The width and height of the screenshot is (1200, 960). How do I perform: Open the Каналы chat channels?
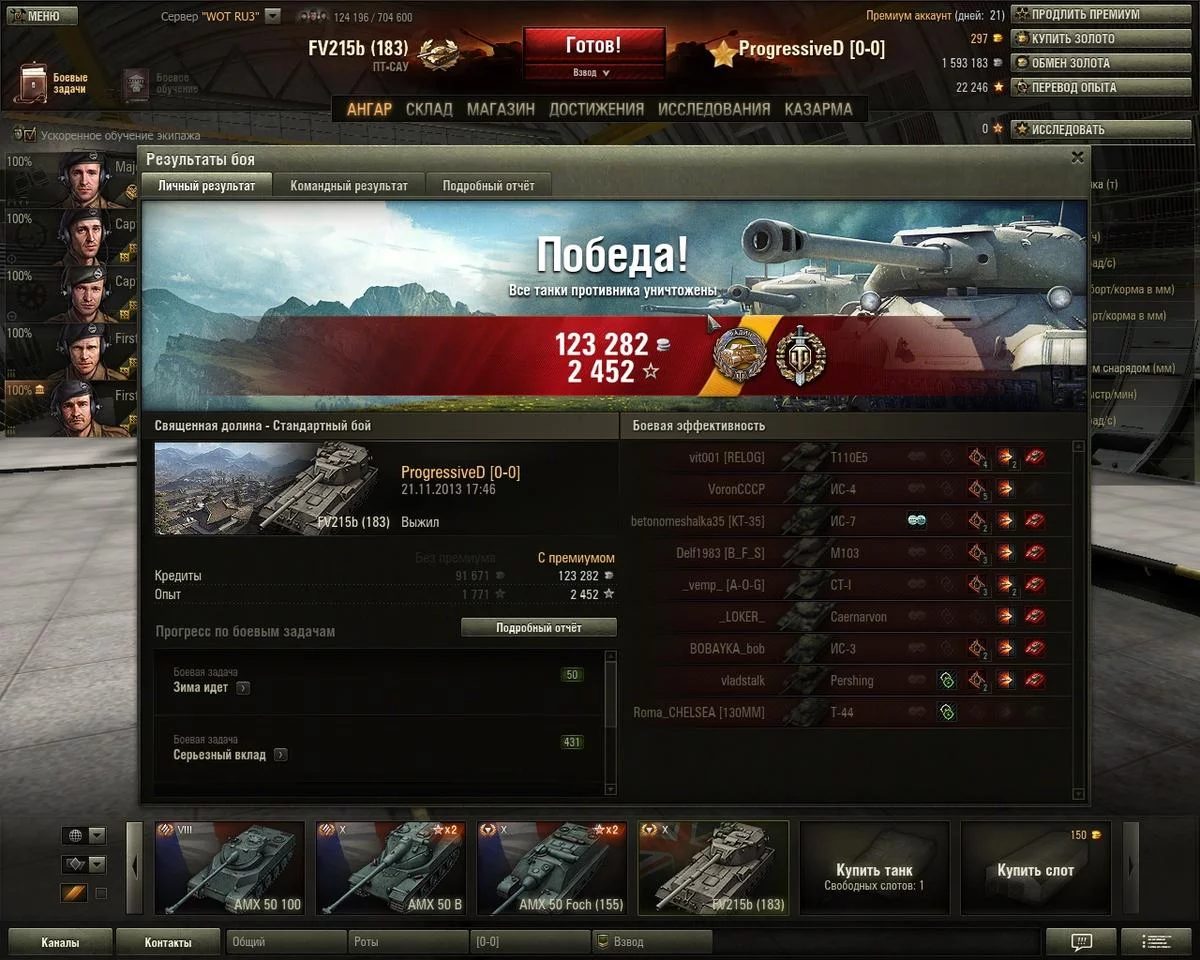(x=59, y=942)
